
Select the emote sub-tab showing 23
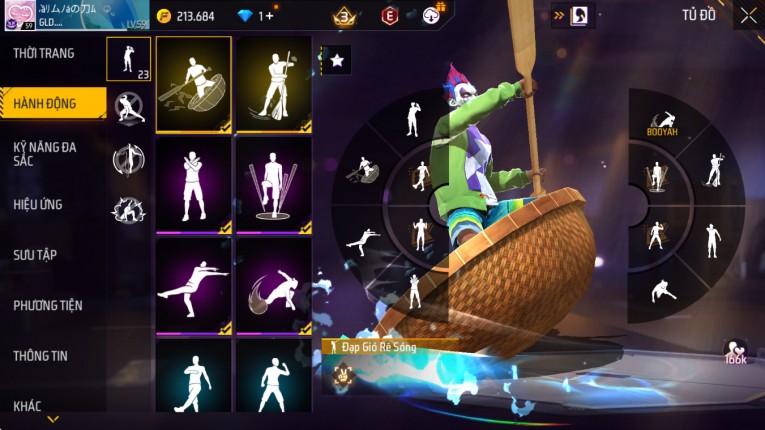[129, 59]
